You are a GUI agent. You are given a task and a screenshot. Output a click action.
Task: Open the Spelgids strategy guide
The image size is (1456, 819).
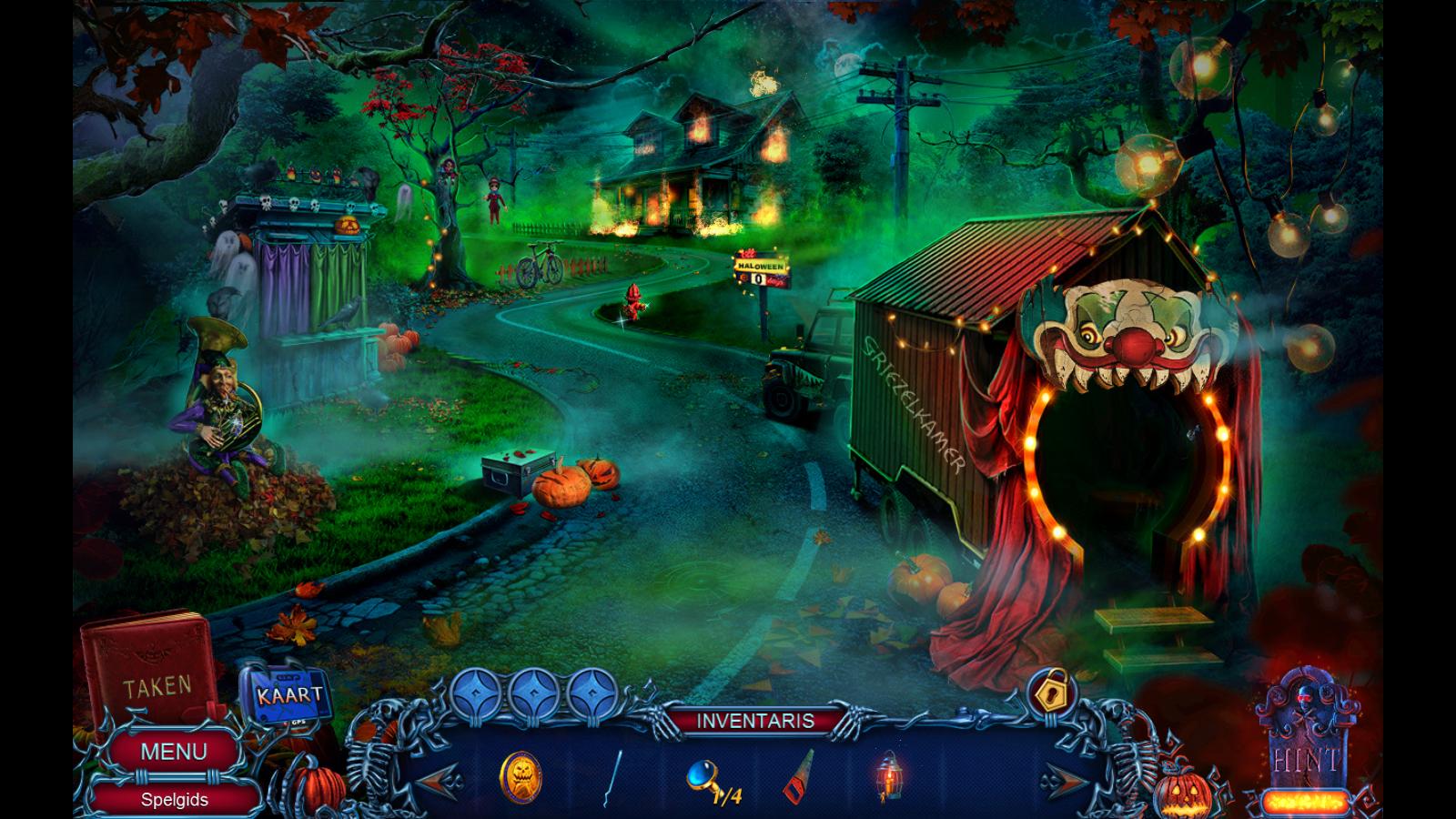[x=174, y=800]
